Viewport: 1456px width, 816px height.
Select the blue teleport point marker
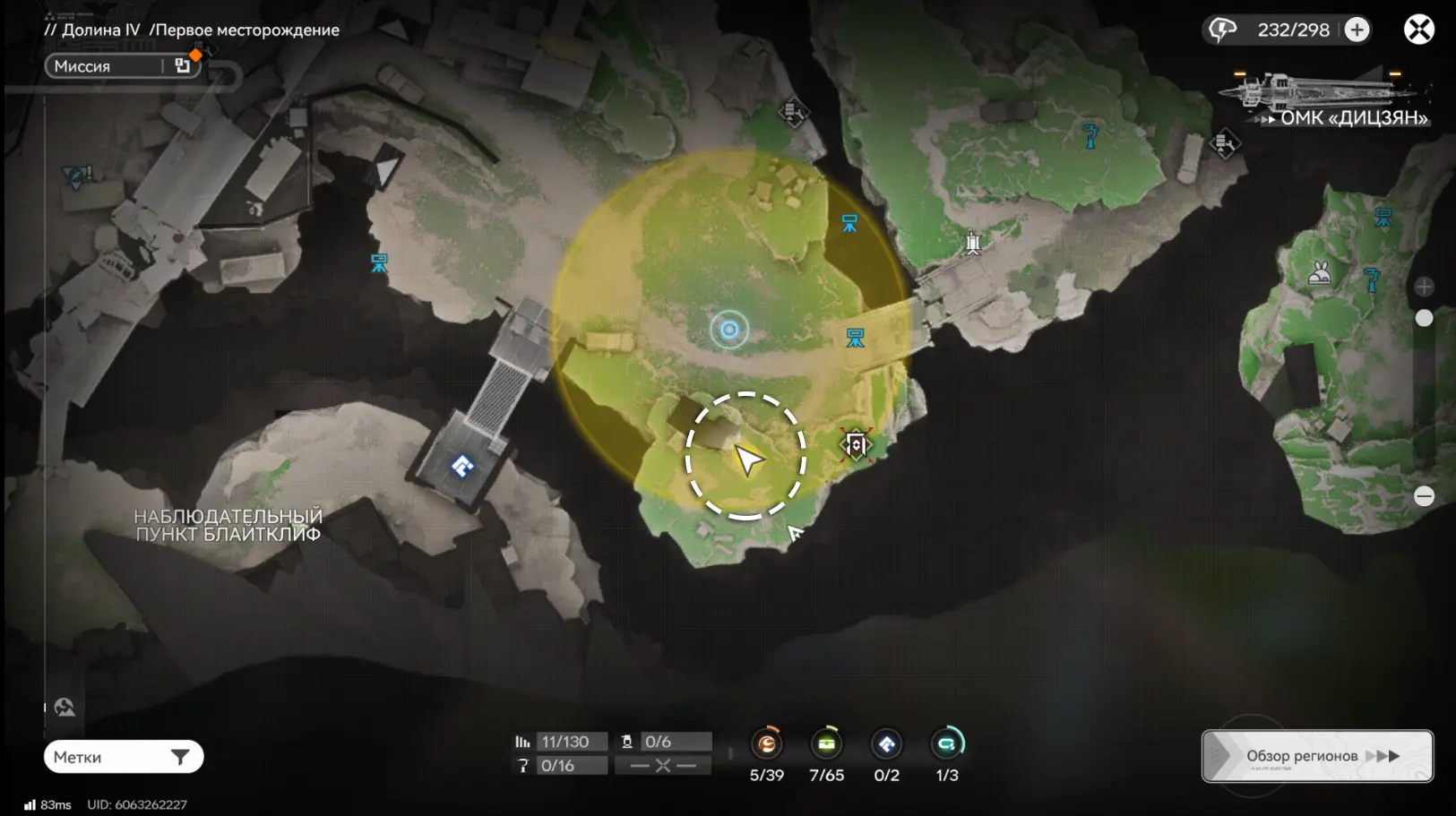tap(462, 466)
